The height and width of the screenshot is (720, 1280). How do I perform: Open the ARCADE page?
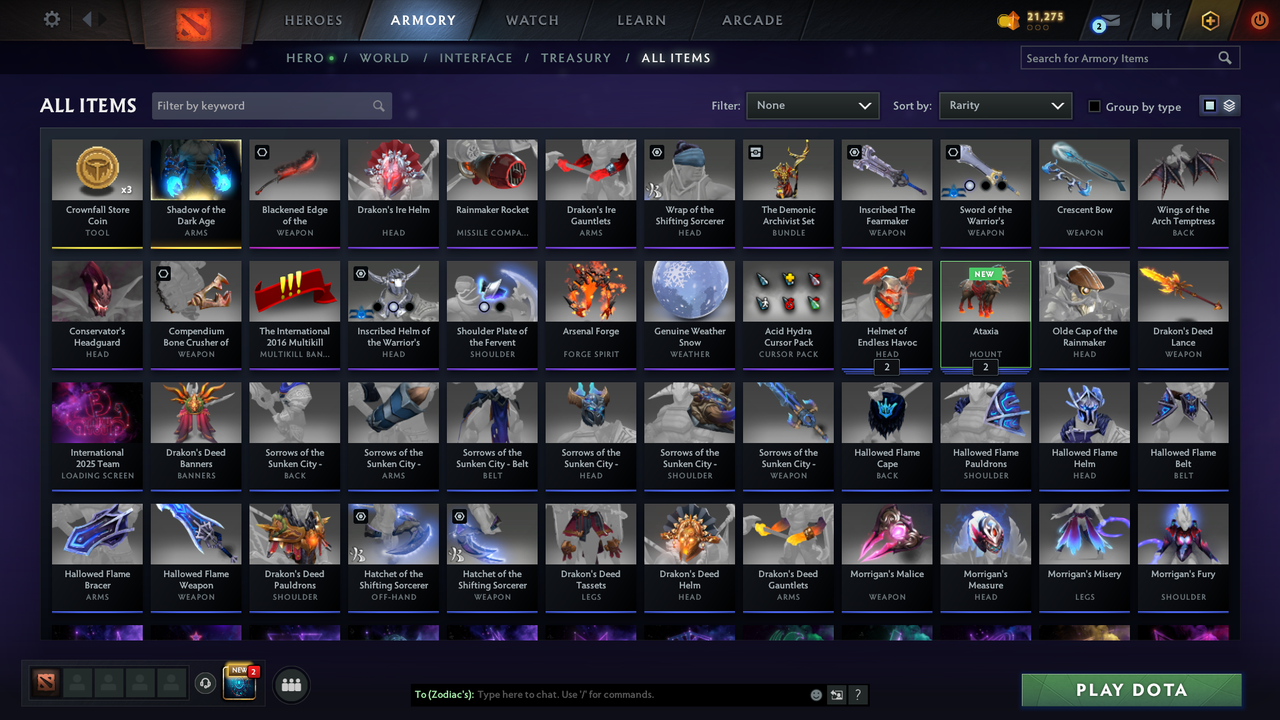pyautogui.click(x=752, y=20)
